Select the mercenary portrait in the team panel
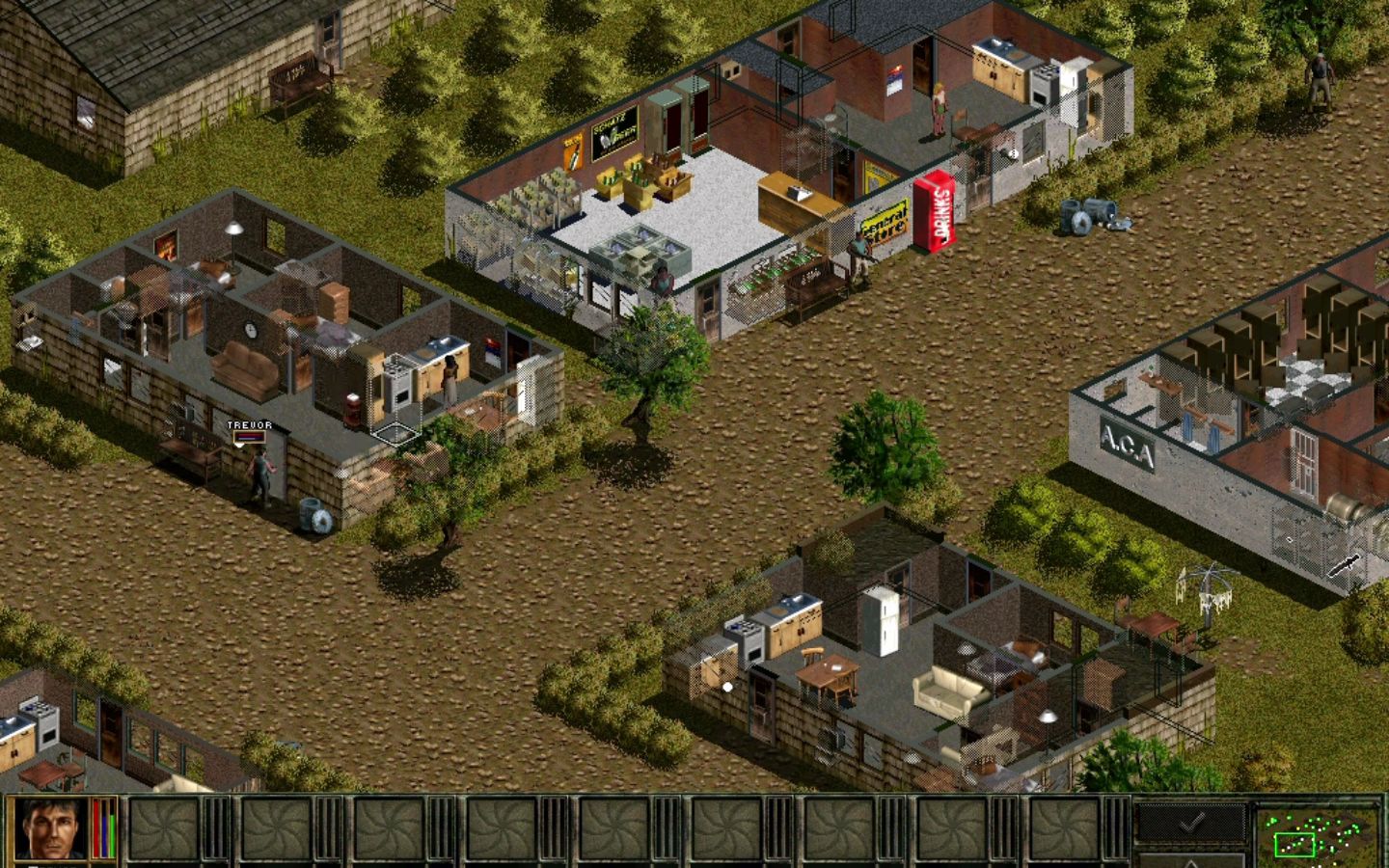This screenshot has width=1389, height=868. (53, 829)
